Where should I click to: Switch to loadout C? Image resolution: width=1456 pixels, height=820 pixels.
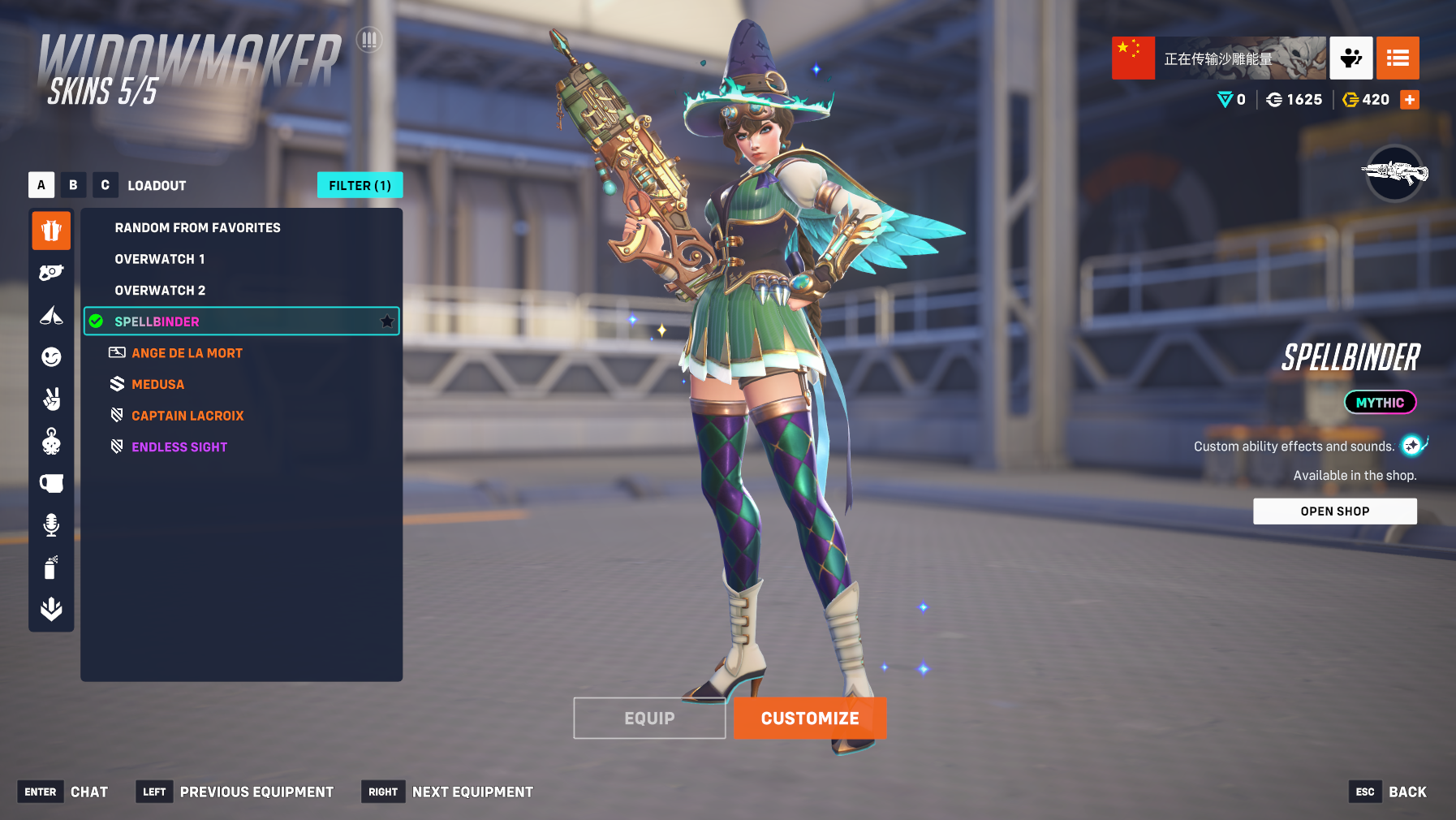point(105,185)
